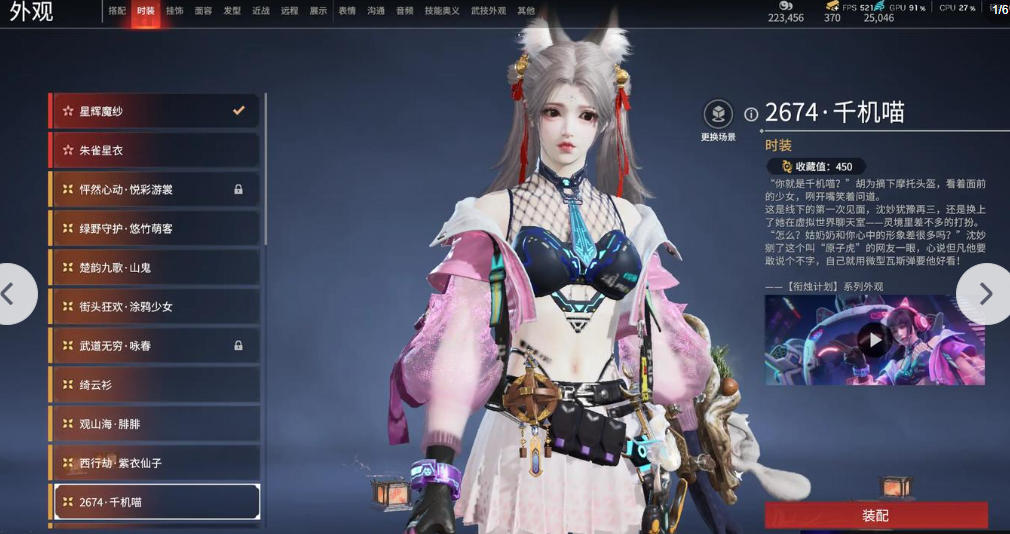Open the 挂饰 tab

pyautogui.click(x=175, y=11)
